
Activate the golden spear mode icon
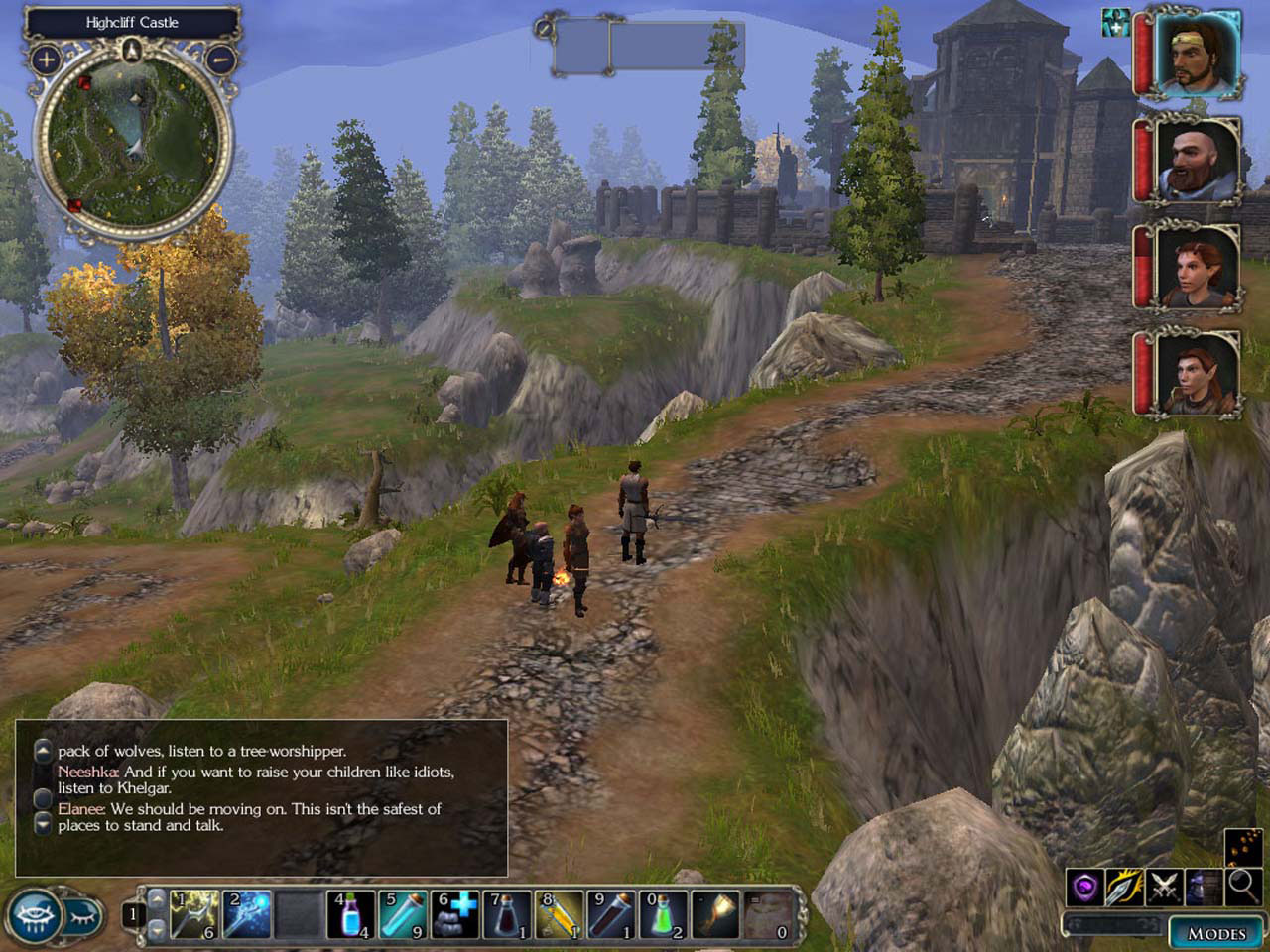tap(1125, 887)
